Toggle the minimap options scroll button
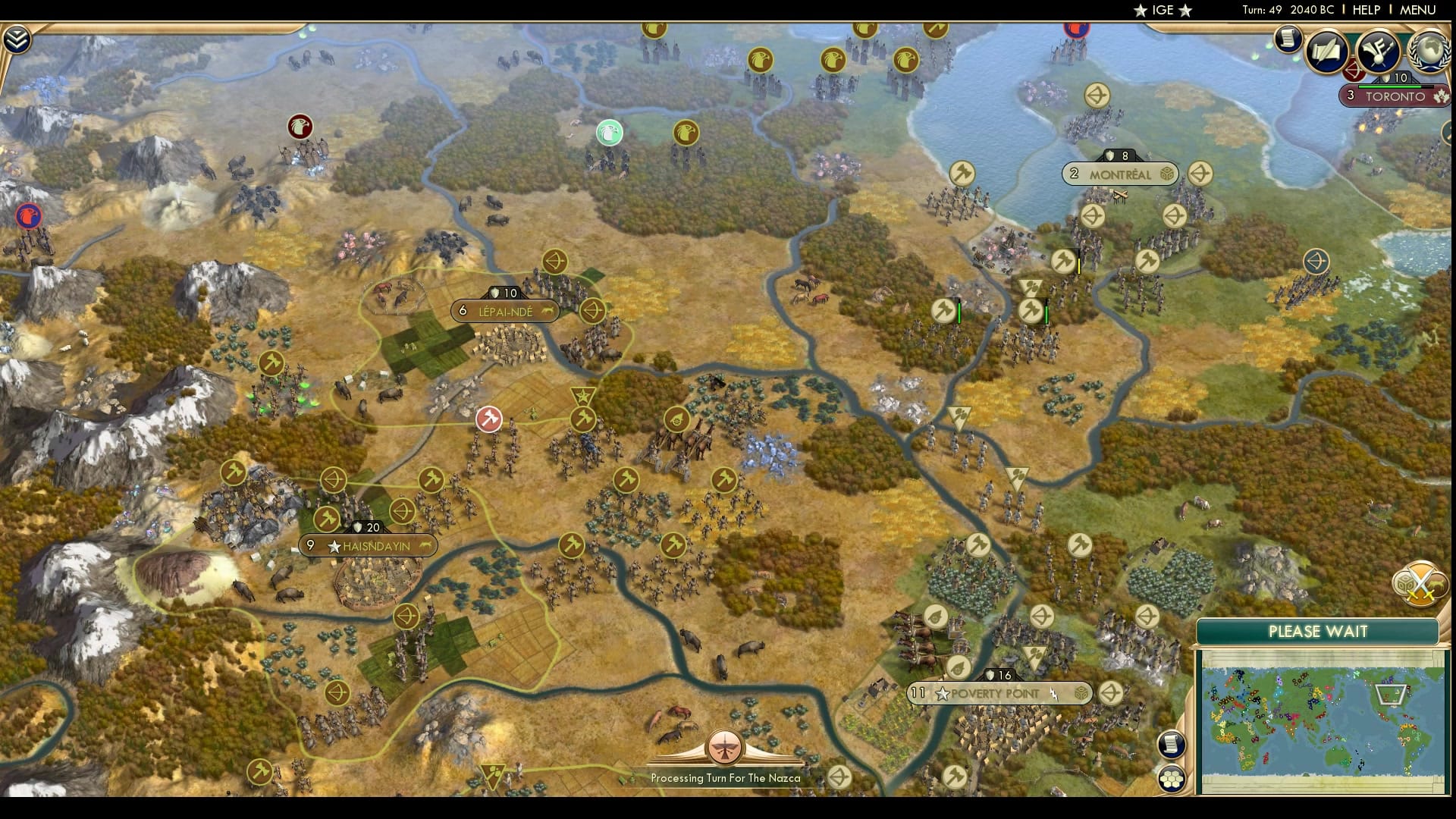Screen dimensions: 1456x819 [x=1172, y=745]
